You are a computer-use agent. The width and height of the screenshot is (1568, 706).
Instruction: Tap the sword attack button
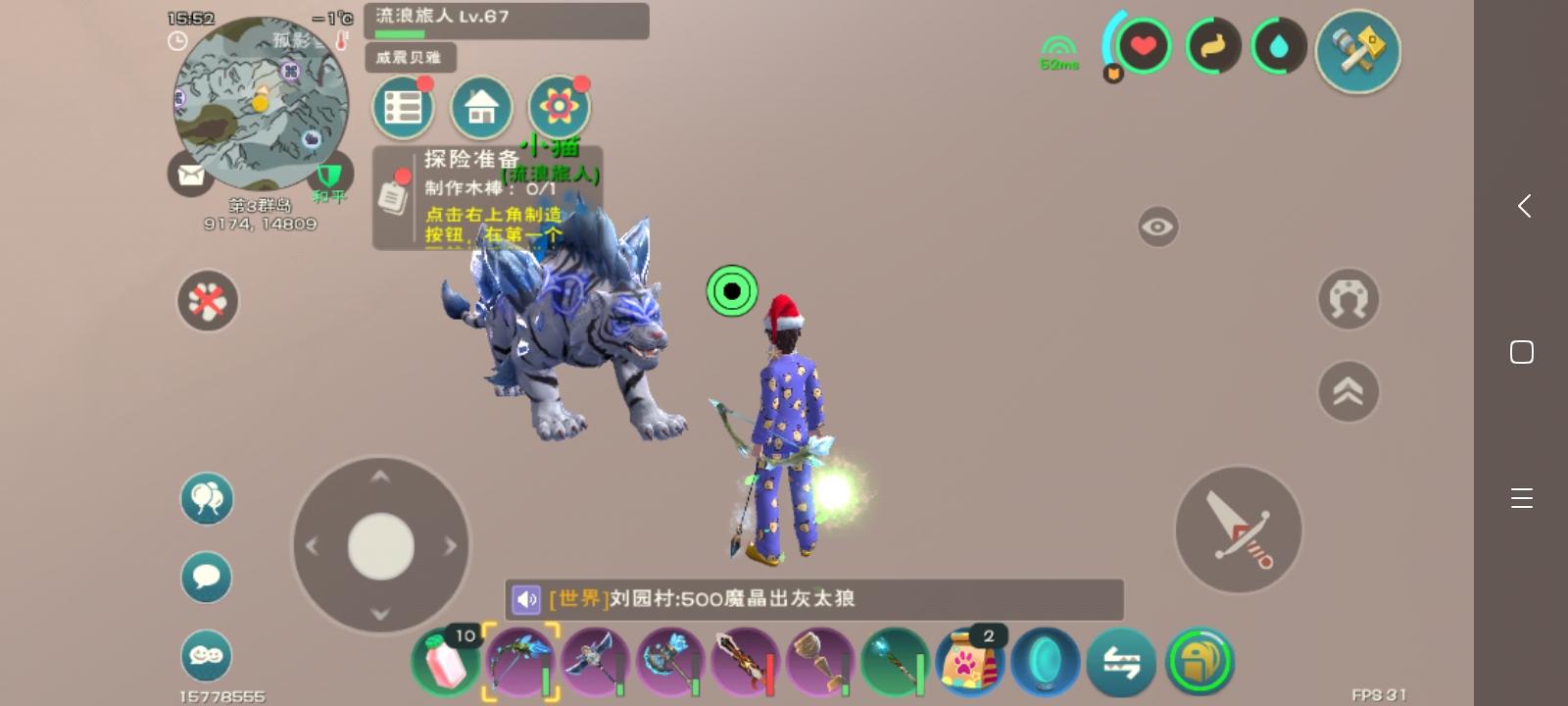click(x=1238, y=529)
